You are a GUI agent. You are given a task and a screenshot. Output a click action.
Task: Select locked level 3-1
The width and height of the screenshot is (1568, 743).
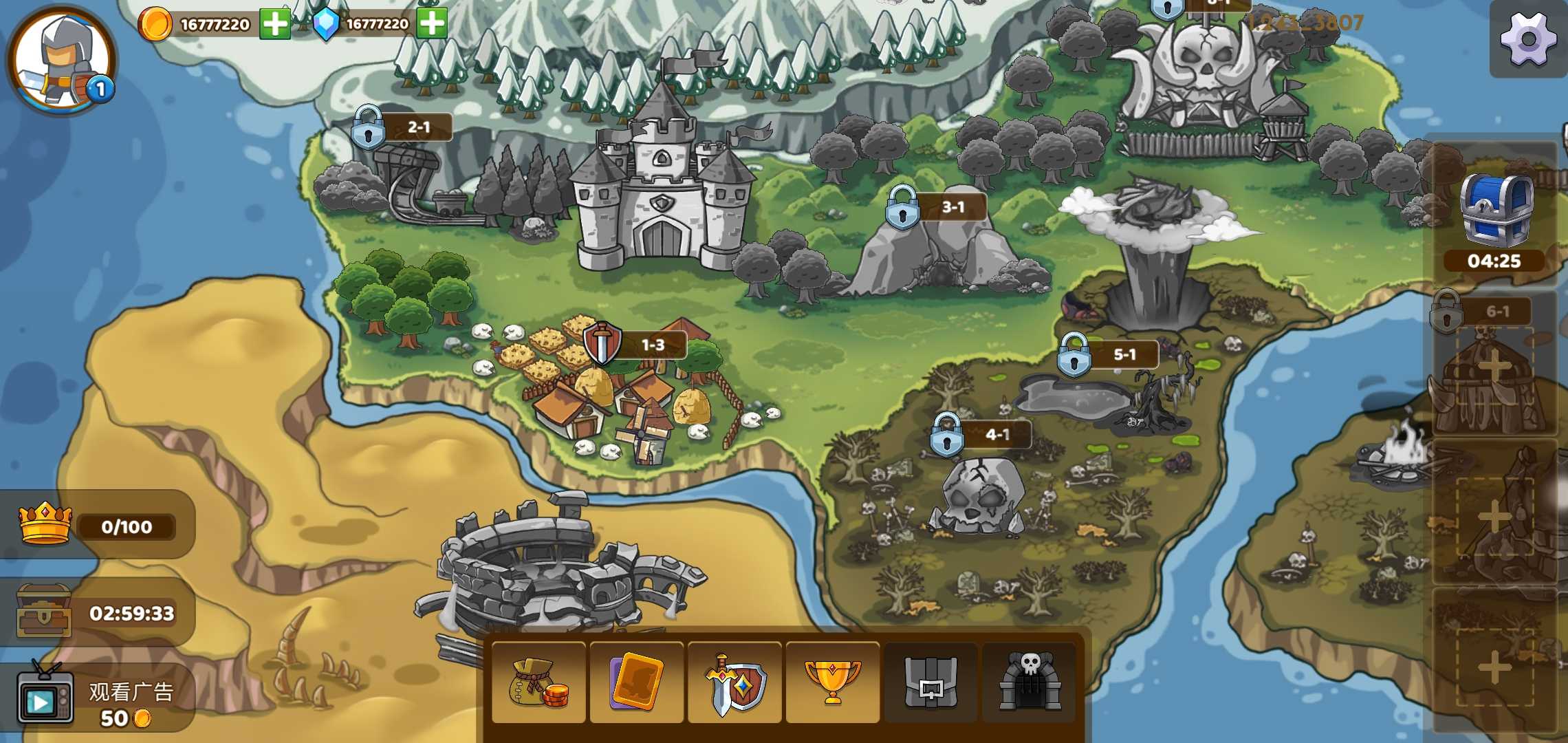point(903,207)
